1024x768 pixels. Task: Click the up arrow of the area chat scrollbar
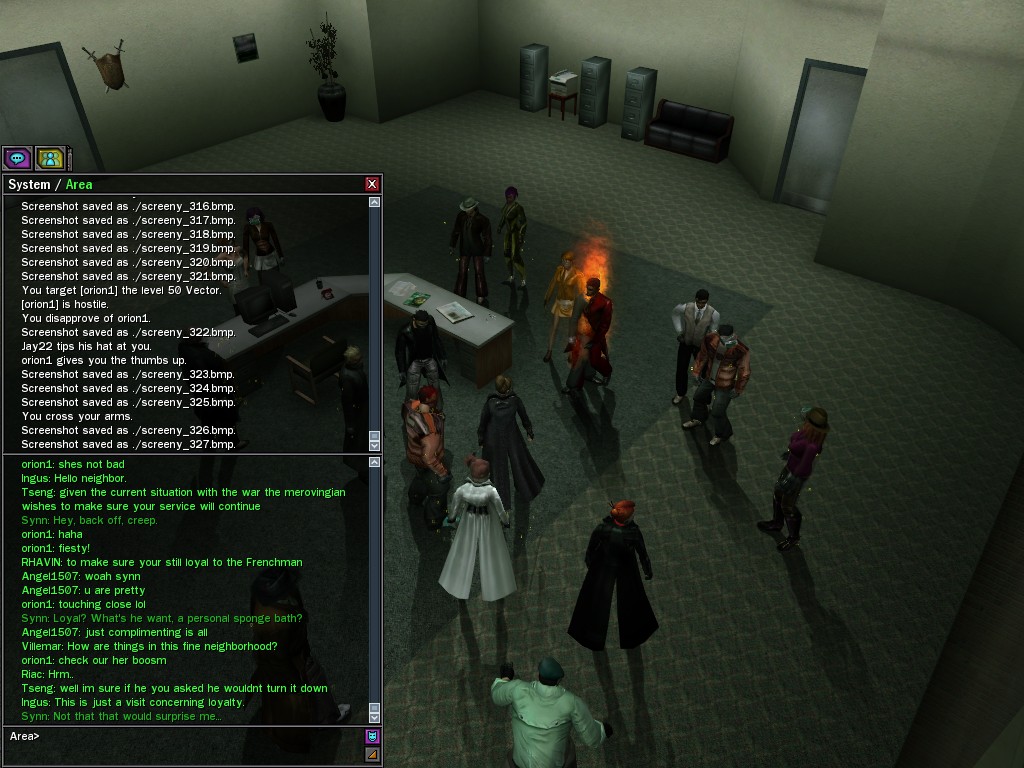click(375, 462)
